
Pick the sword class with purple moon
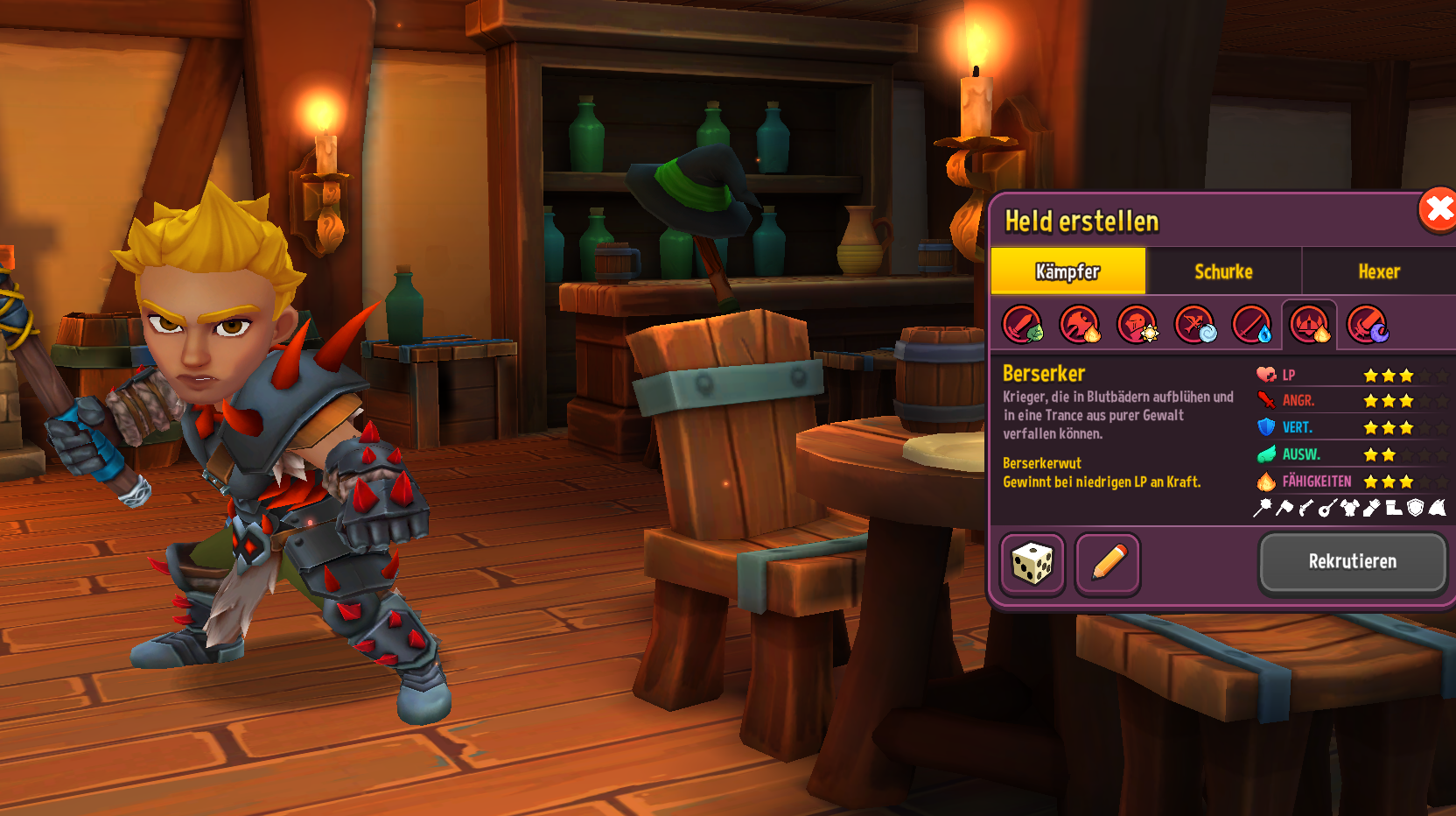click(x=1367, y=325)
